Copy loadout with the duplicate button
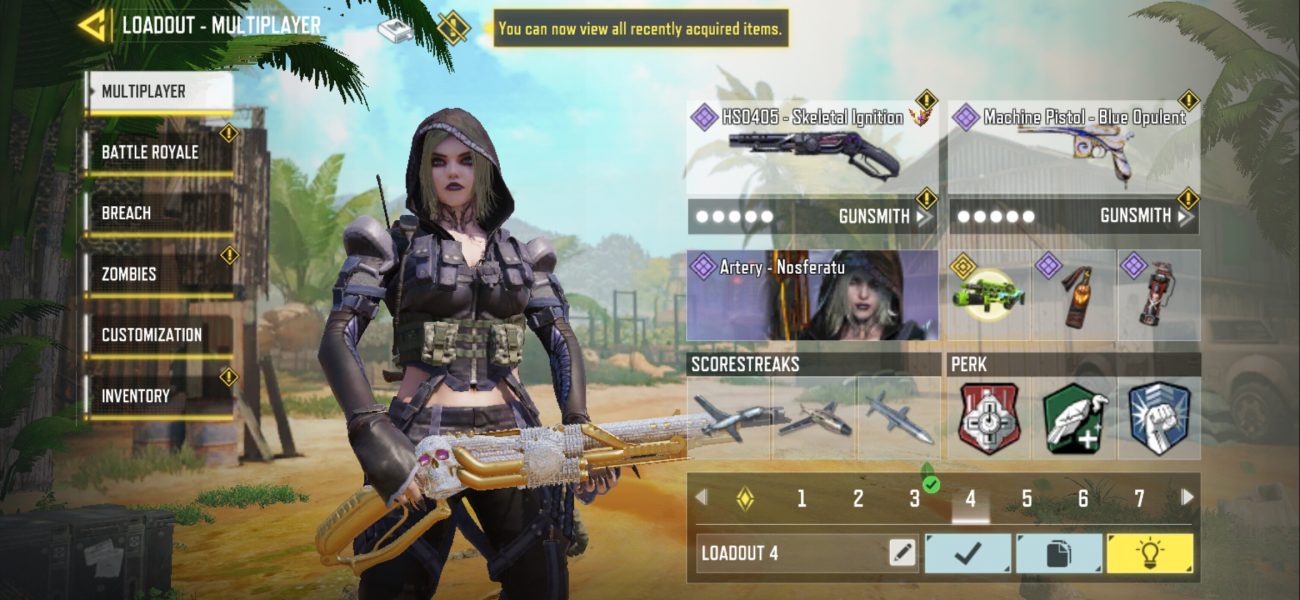Viewport: 1300px width, 600px height. point(1059,554)
